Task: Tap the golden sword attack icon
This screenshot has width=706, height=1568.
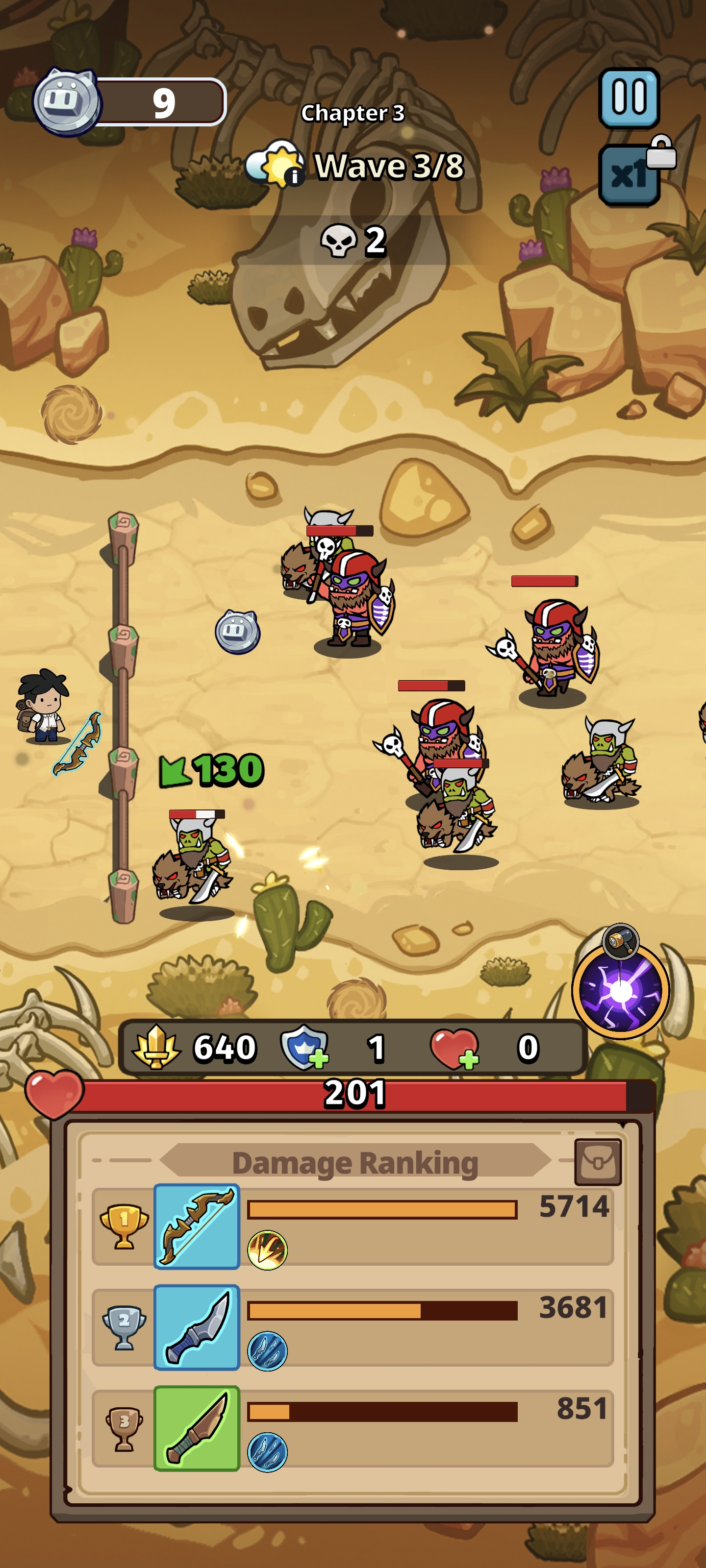Action: [x=156, y=1047]
